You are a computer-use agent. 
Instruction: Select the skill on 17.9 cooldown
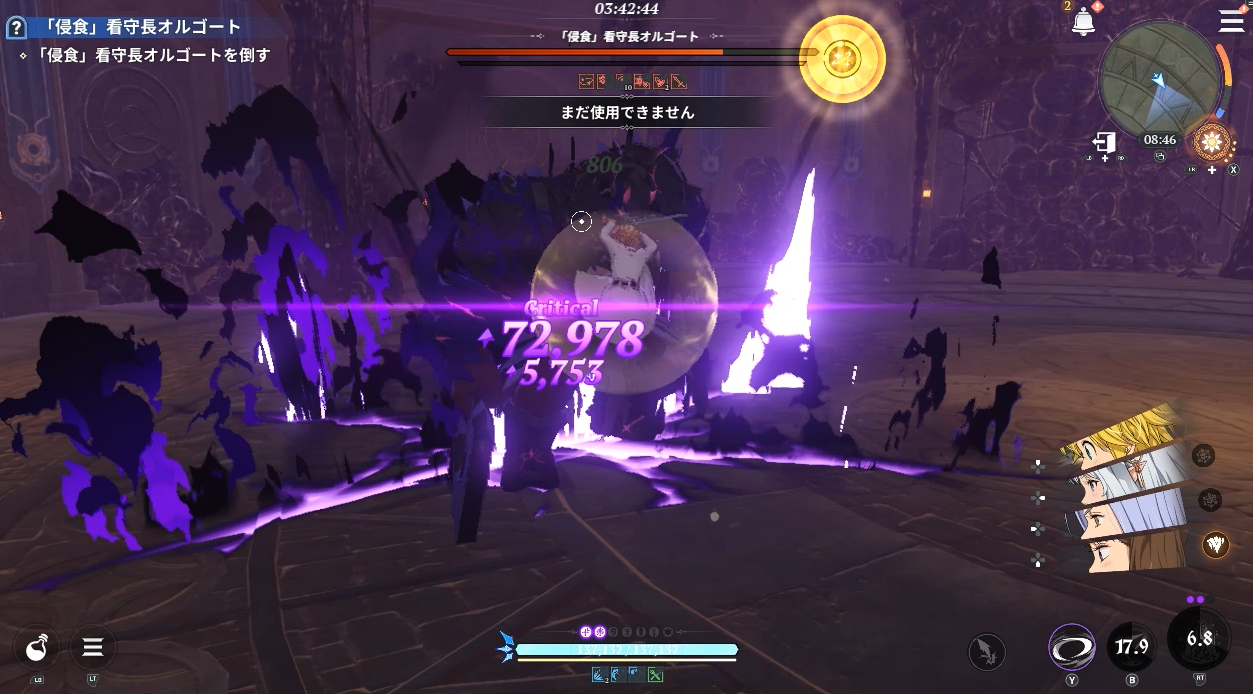coord(1132,647)
